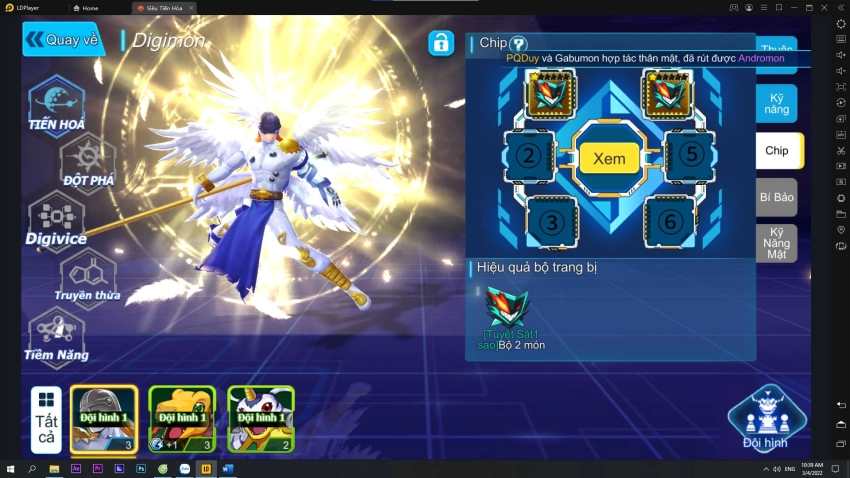
Task: Select empty chip slot number 6
Action: pyautogui.click(x=667, y=222)
